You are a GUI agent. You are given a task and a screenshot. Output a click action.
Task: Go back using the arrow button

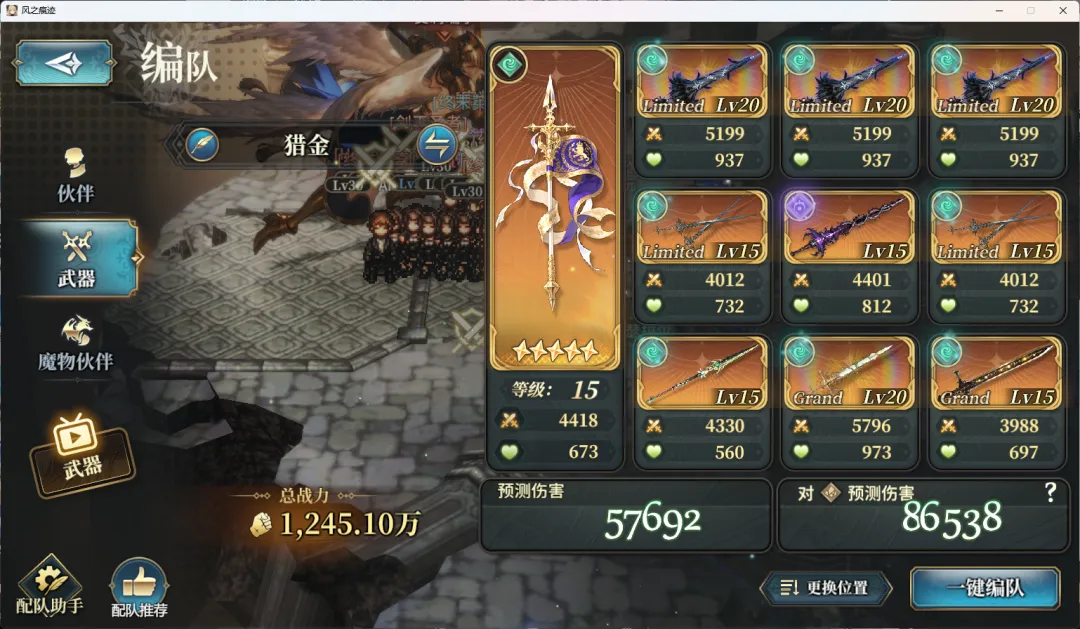(64, 62)
